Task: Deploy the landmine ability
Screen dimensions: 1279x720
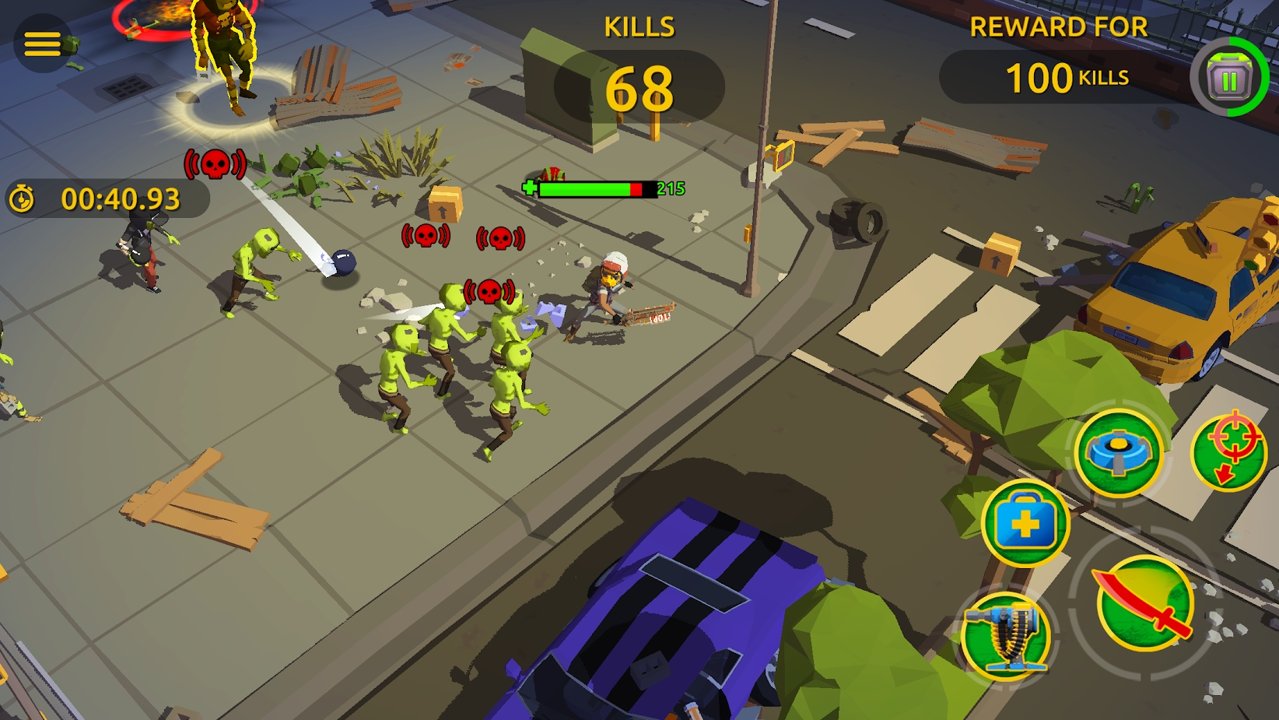Action: pos(1119,453)
